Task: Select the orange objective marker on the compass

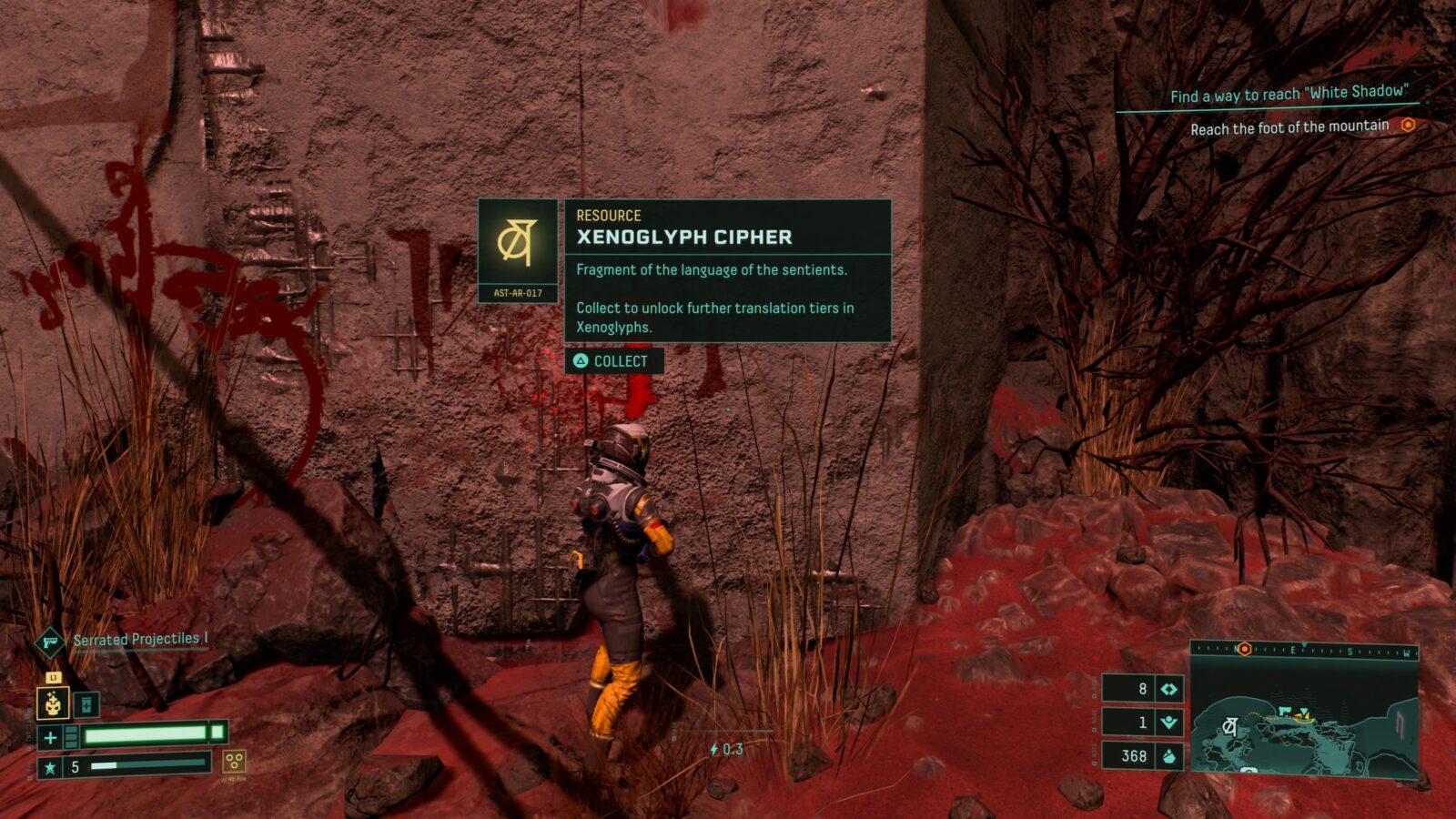Action: coord(1244,649)
